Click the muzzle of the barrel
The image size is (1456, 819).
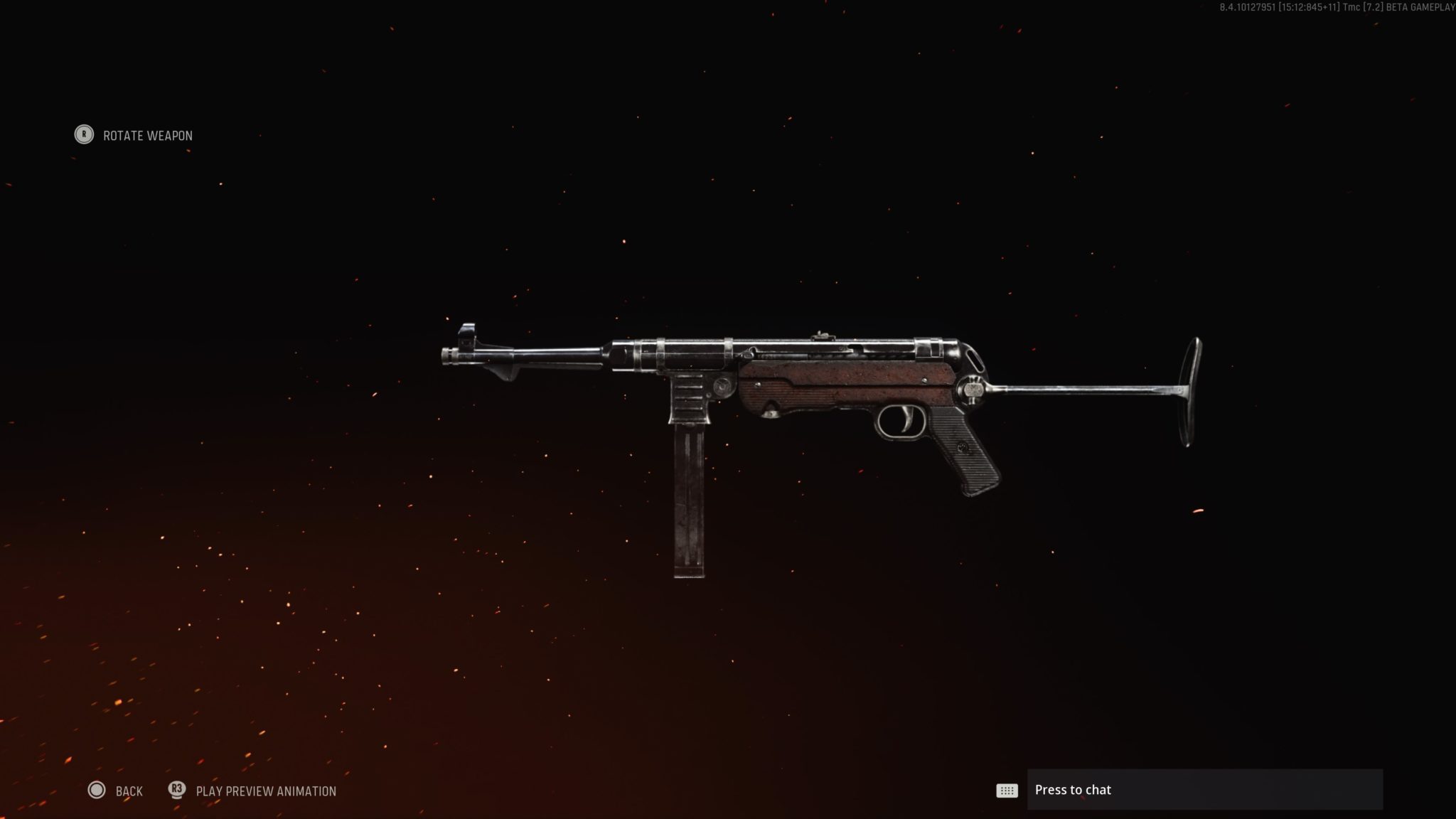448,354
